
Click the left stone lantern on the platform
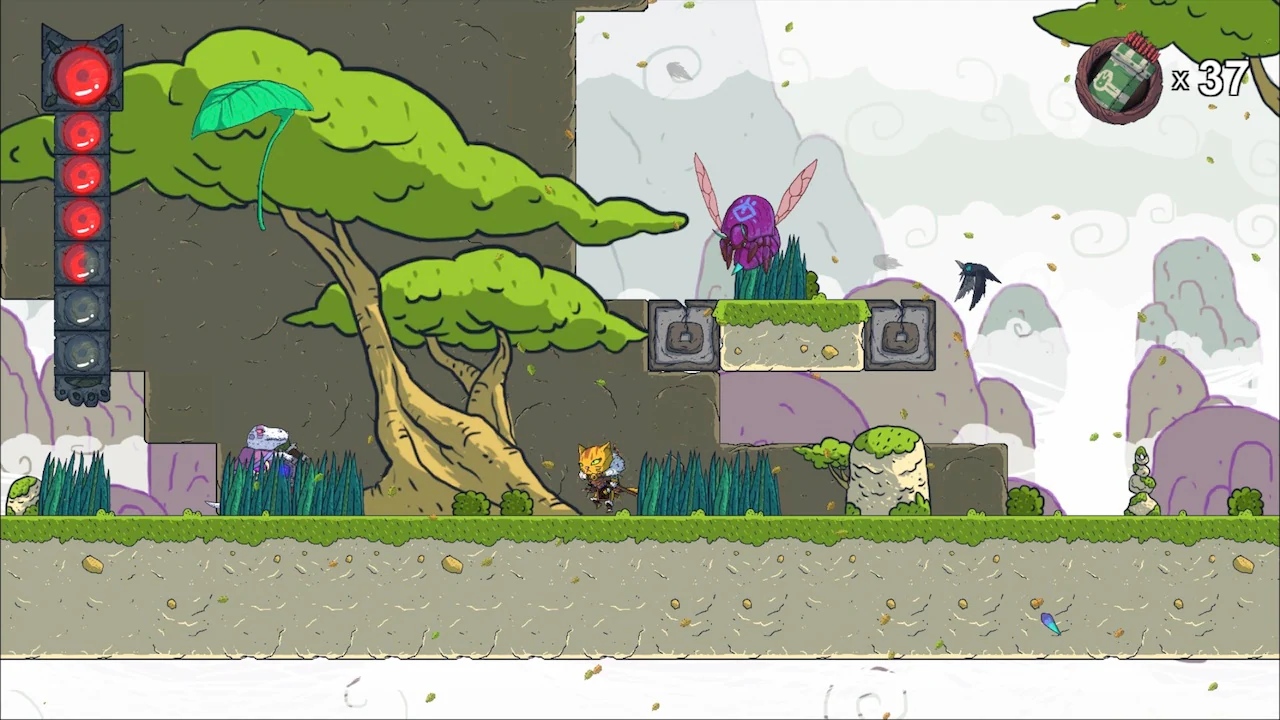tap(684, 338)
